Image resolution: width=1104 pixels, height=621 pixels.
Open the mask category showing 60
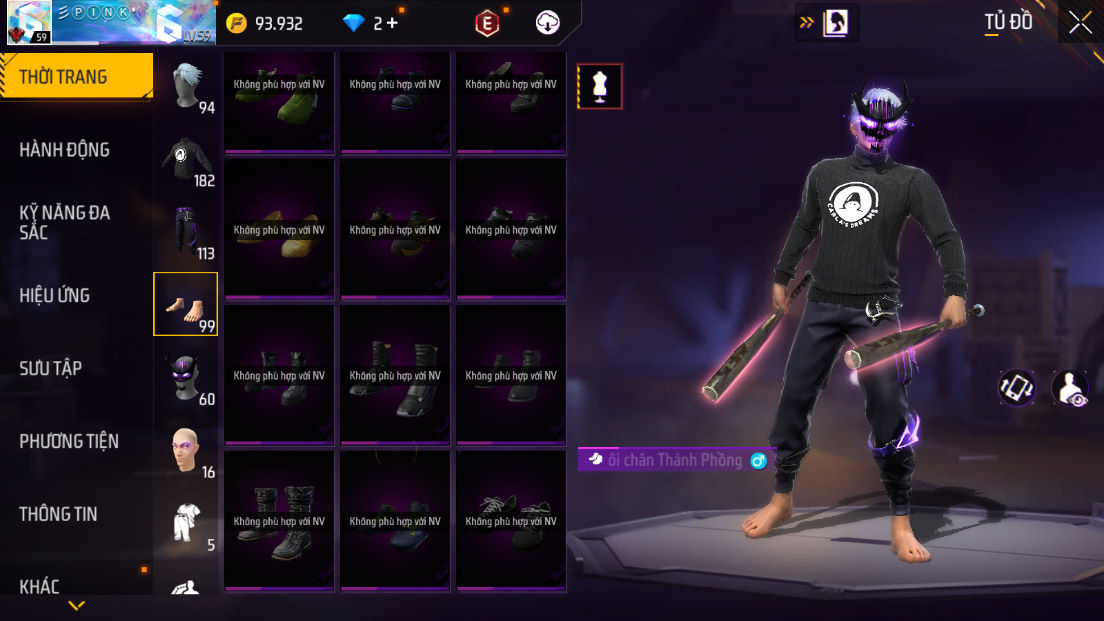pyautogui.click(x=186, y=377)
